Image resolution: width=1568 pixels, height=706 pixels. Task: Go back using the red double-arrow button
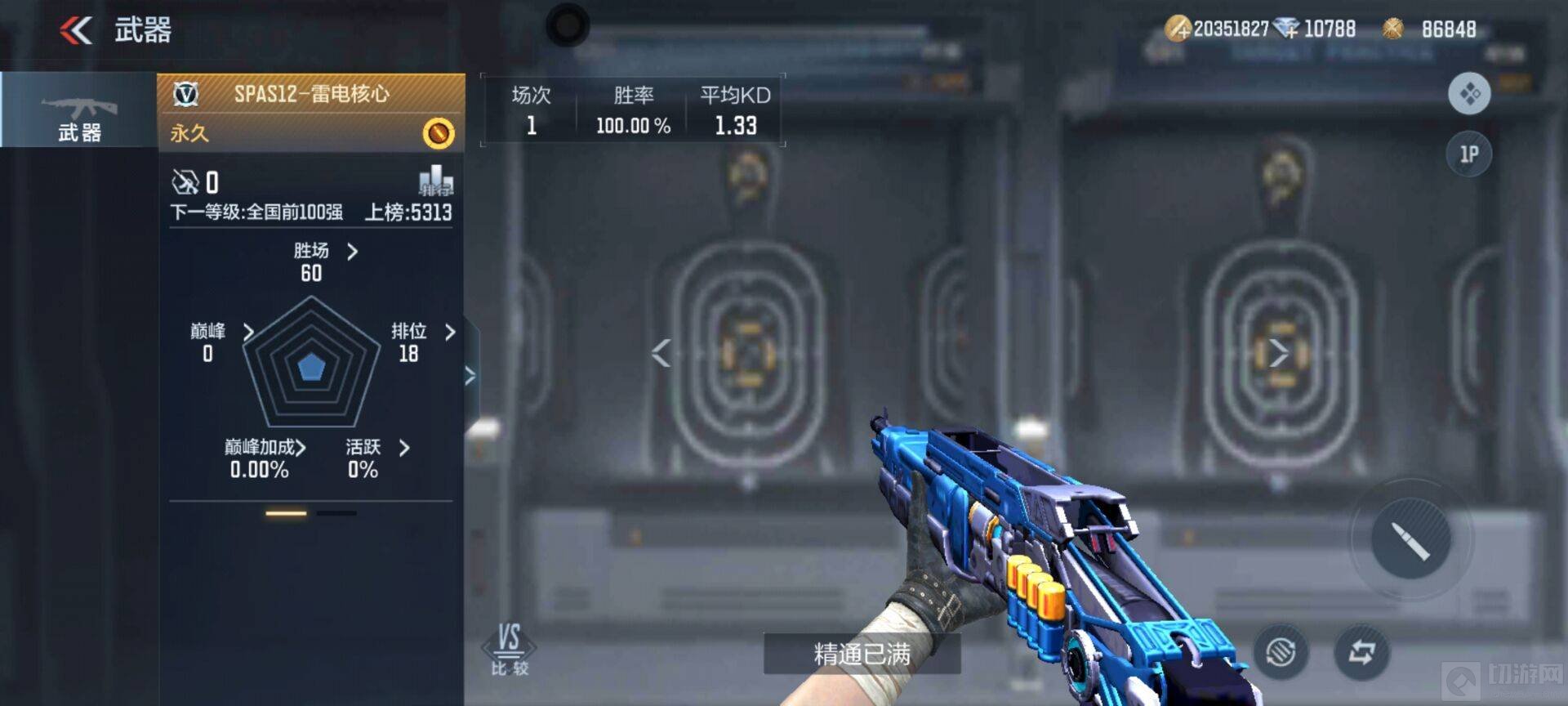click(76, 30)
